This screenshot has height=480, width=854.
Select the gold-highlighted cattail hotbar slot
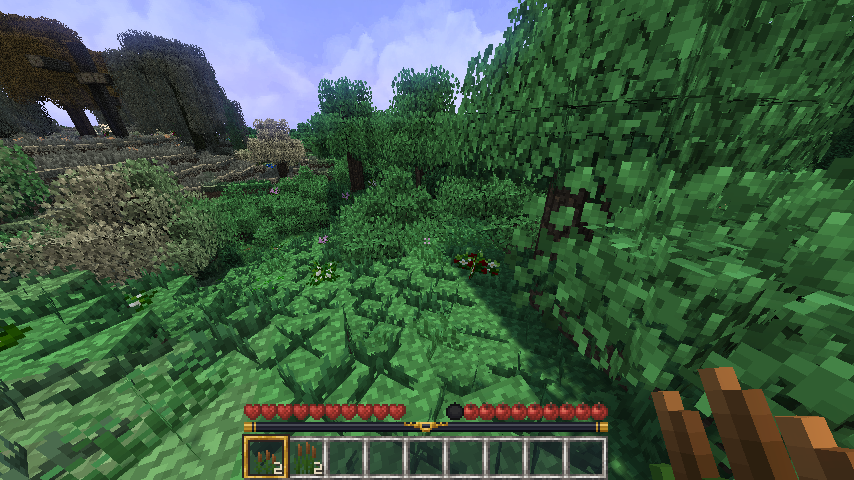coord(265,456)
